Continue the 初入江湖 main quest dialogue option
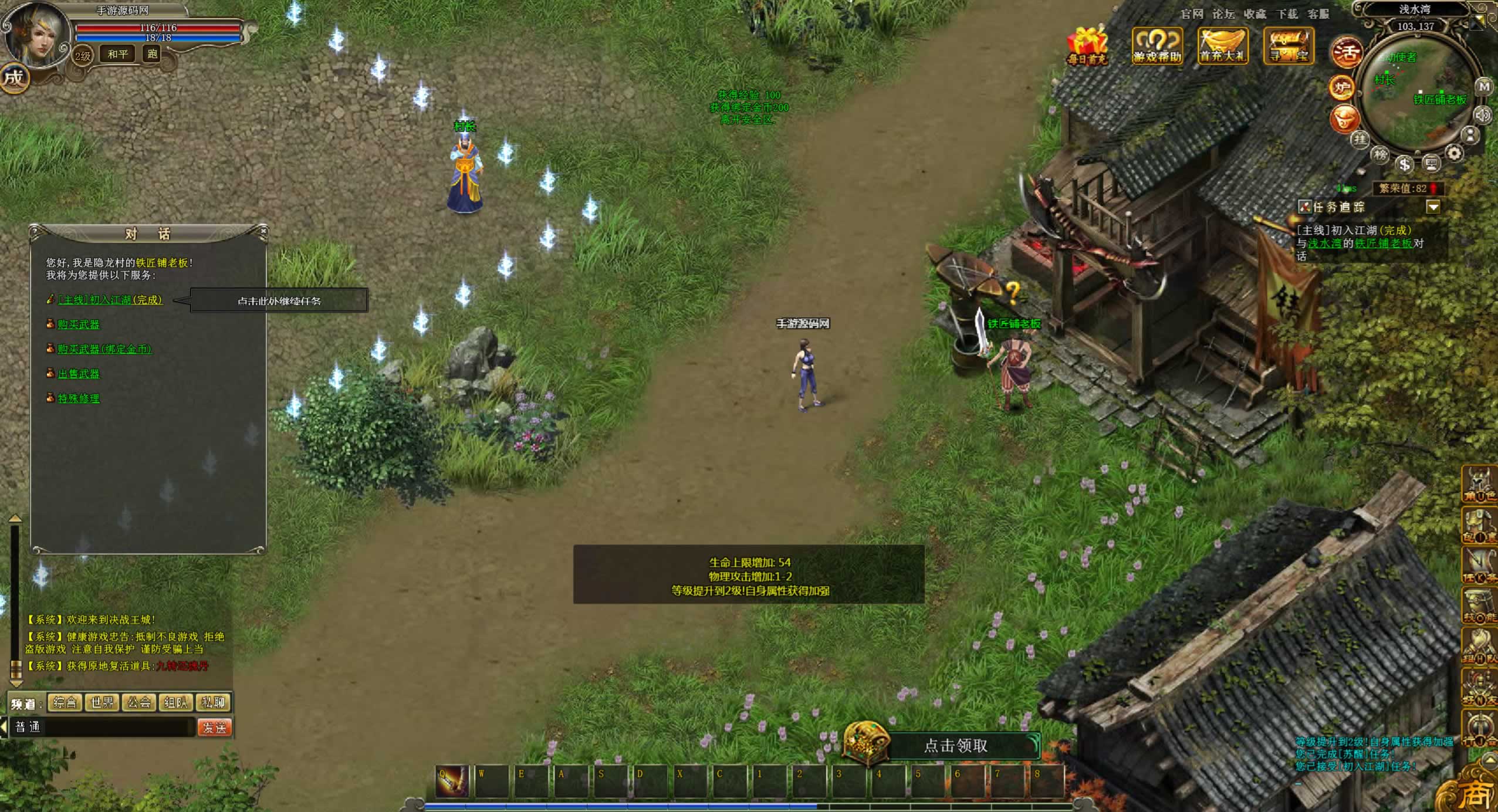Screen dimensions: 1498x812 point(110,300)
